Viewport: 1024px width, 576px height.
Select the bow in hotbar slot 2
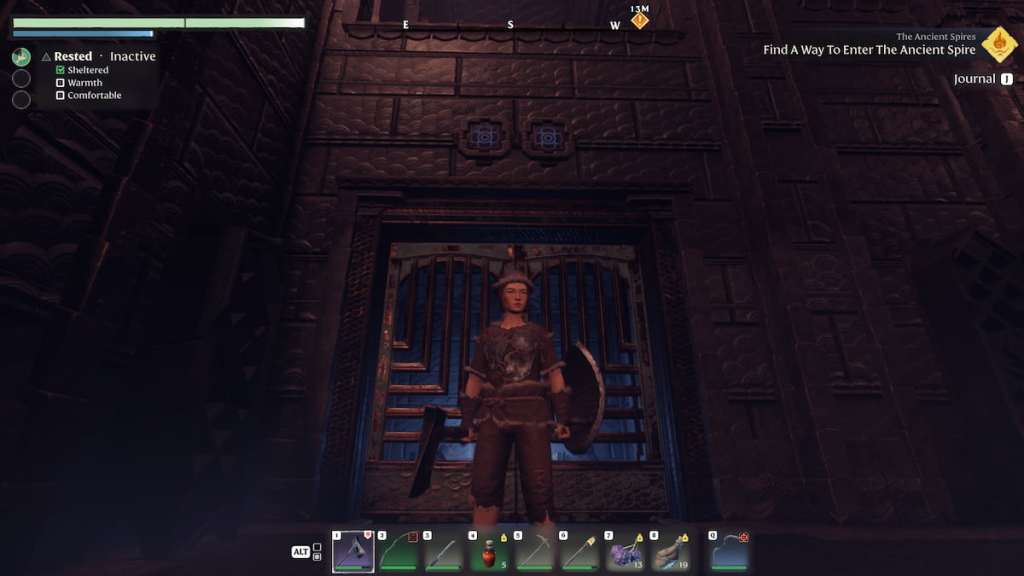398,552
